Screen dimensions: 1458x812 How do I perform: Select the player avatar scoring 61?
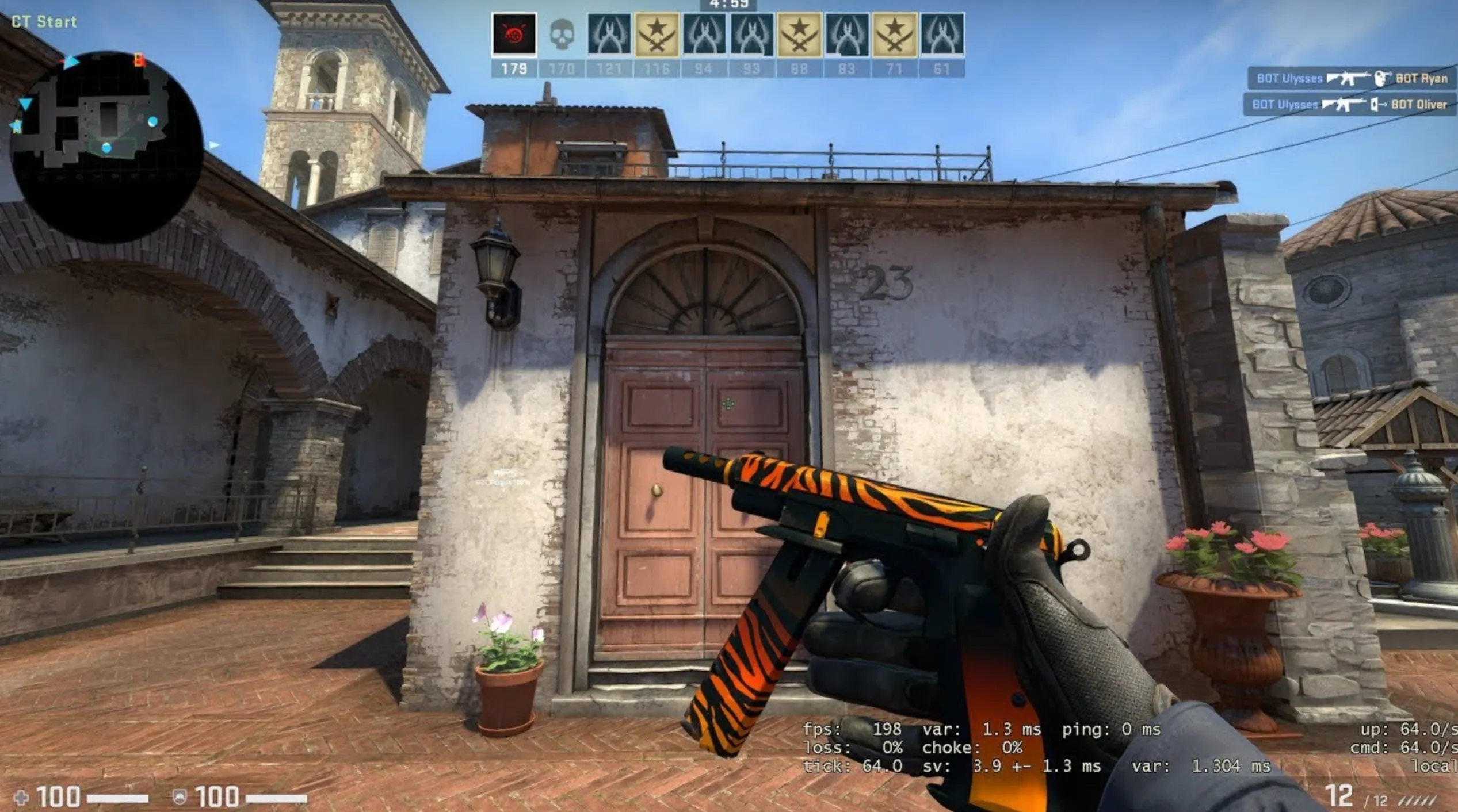[942, 35]
